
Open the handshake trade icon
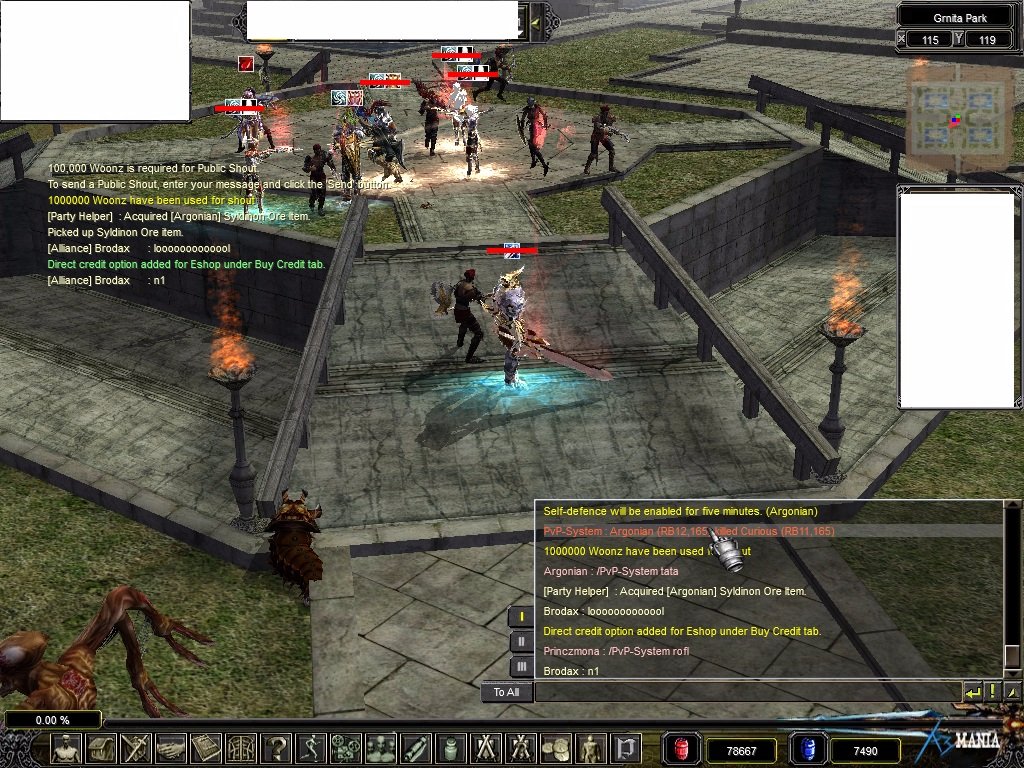pyautogui.click(x=171, y=749)
